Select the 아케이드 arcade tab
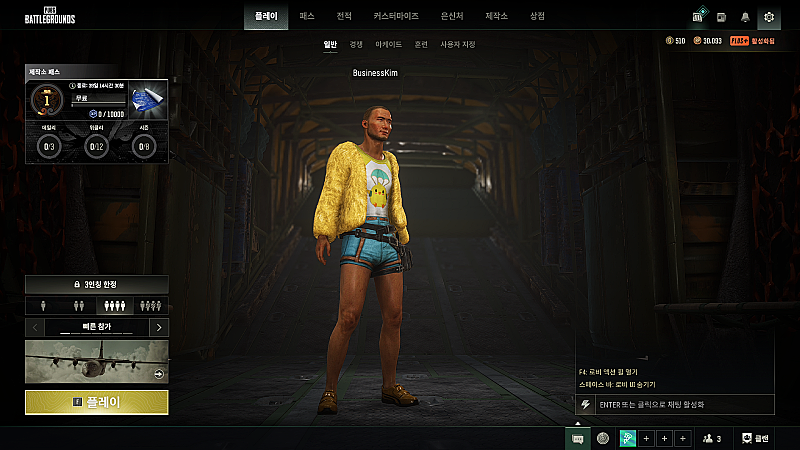This screenshot has width=800, height=450. [x=388, y=45]
